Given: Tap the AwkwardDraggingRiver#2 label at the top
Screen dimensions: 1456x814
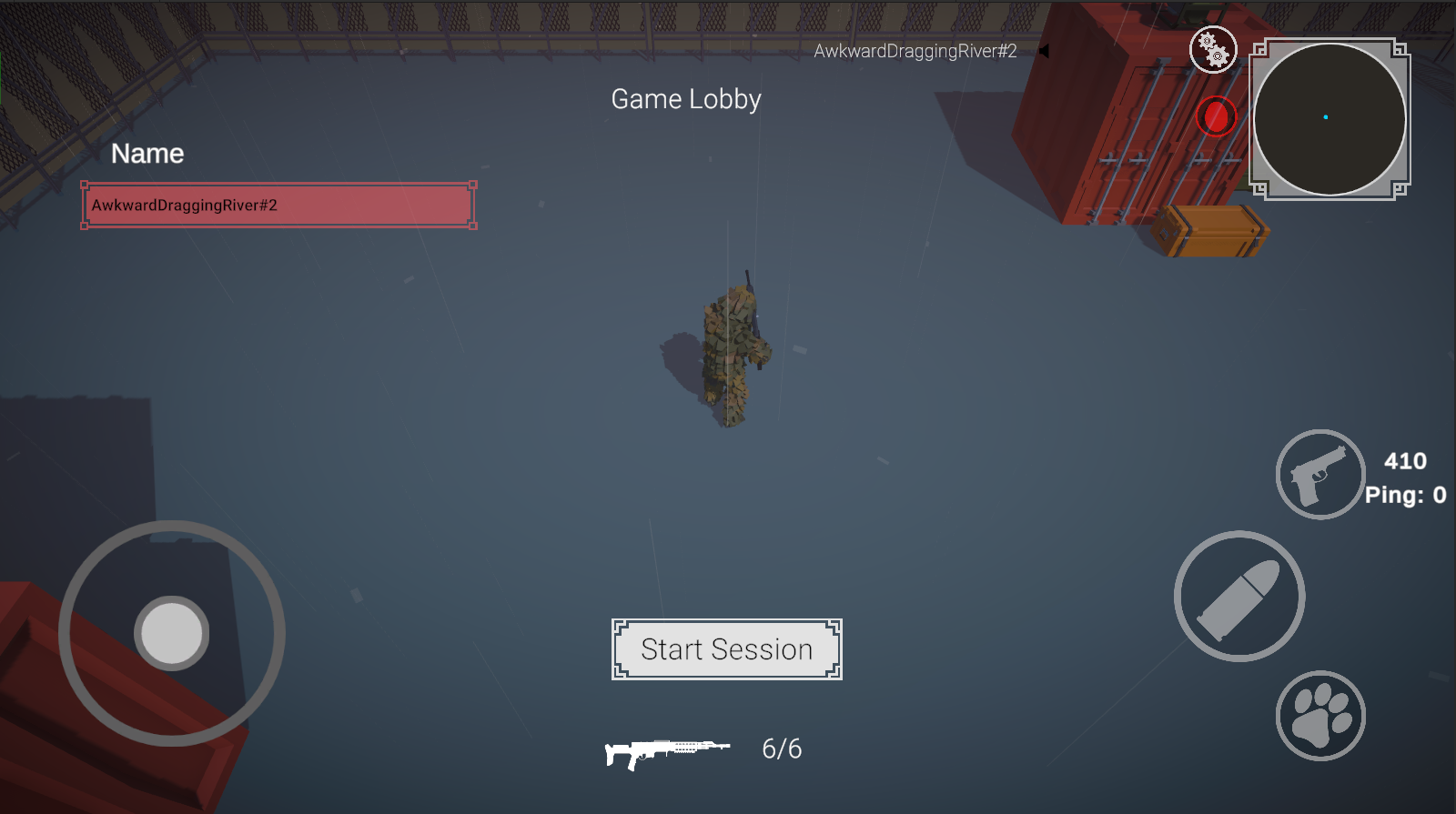Looking at the screenshot, I should tap(915, 52).
